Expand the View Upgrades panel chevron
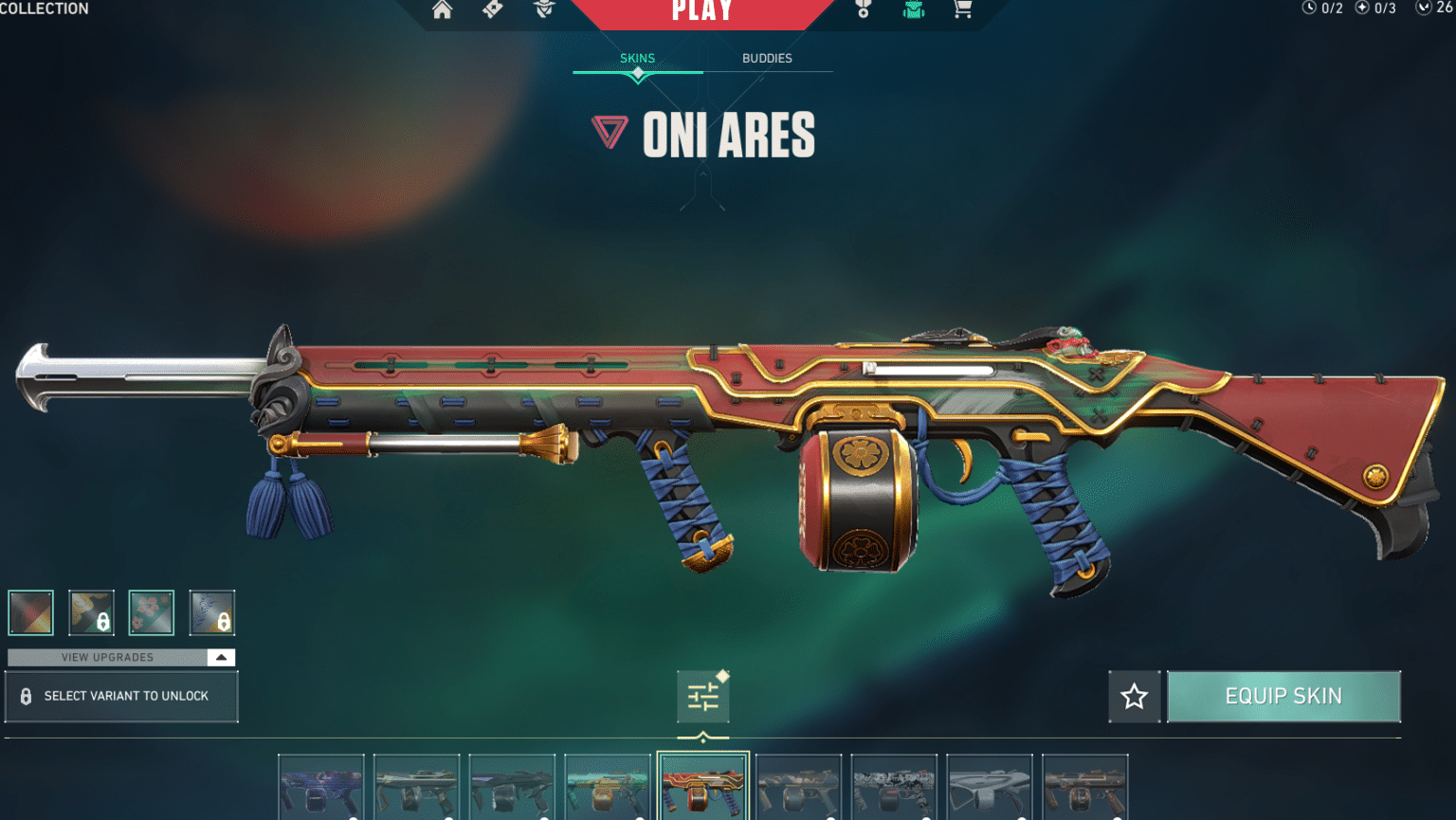 221,657
